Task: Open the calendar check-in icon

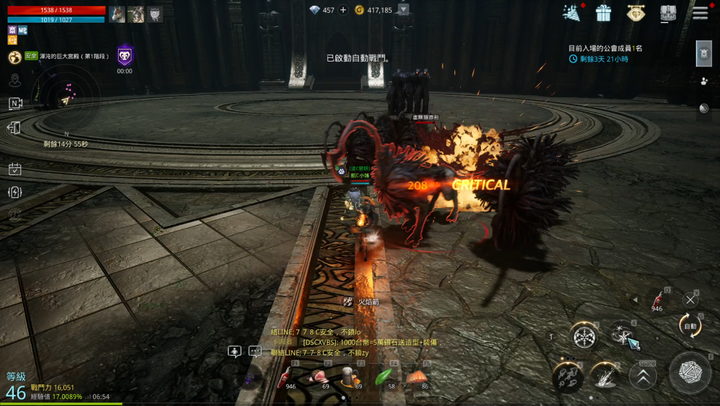Action: (x=15, y=169)
